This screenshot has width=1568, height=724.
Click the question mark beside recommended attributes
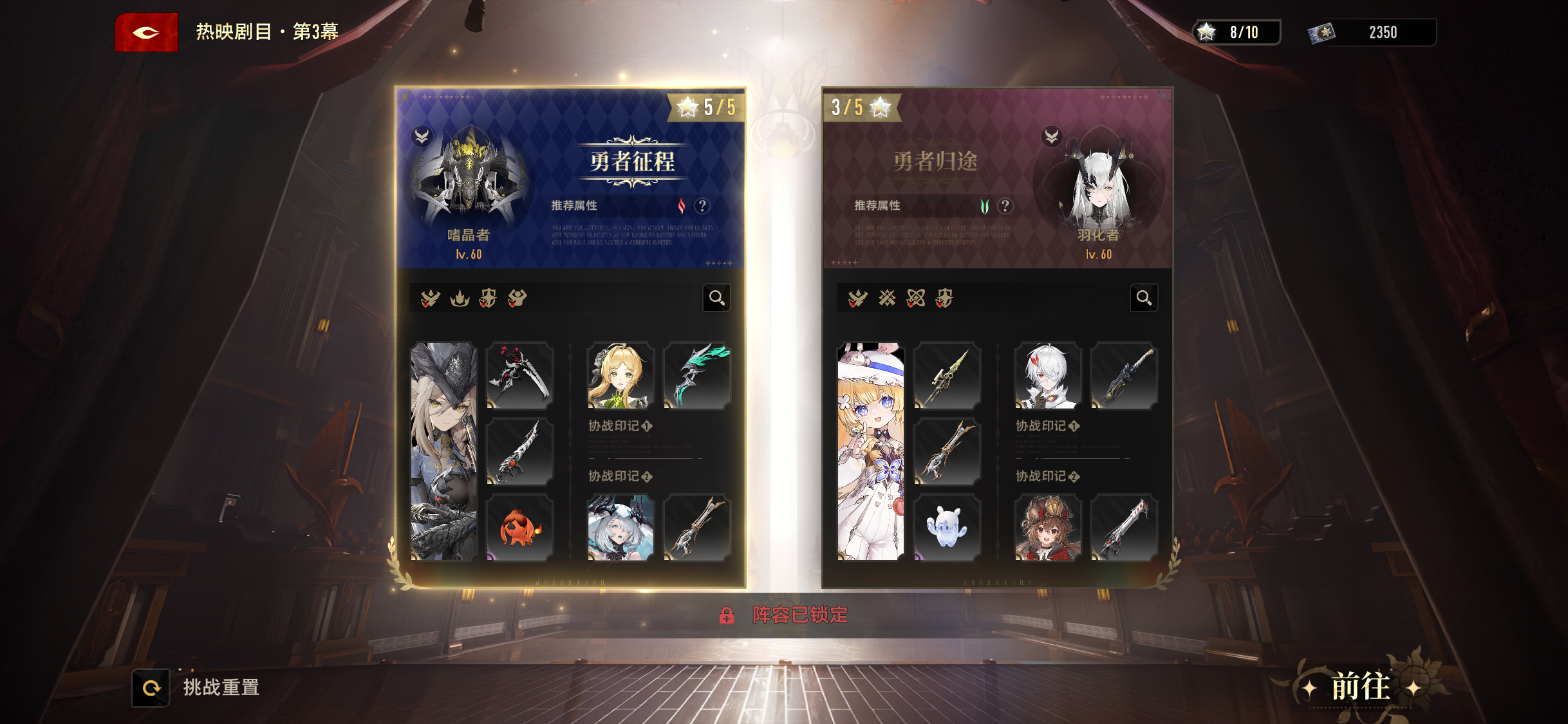[702, 207]
